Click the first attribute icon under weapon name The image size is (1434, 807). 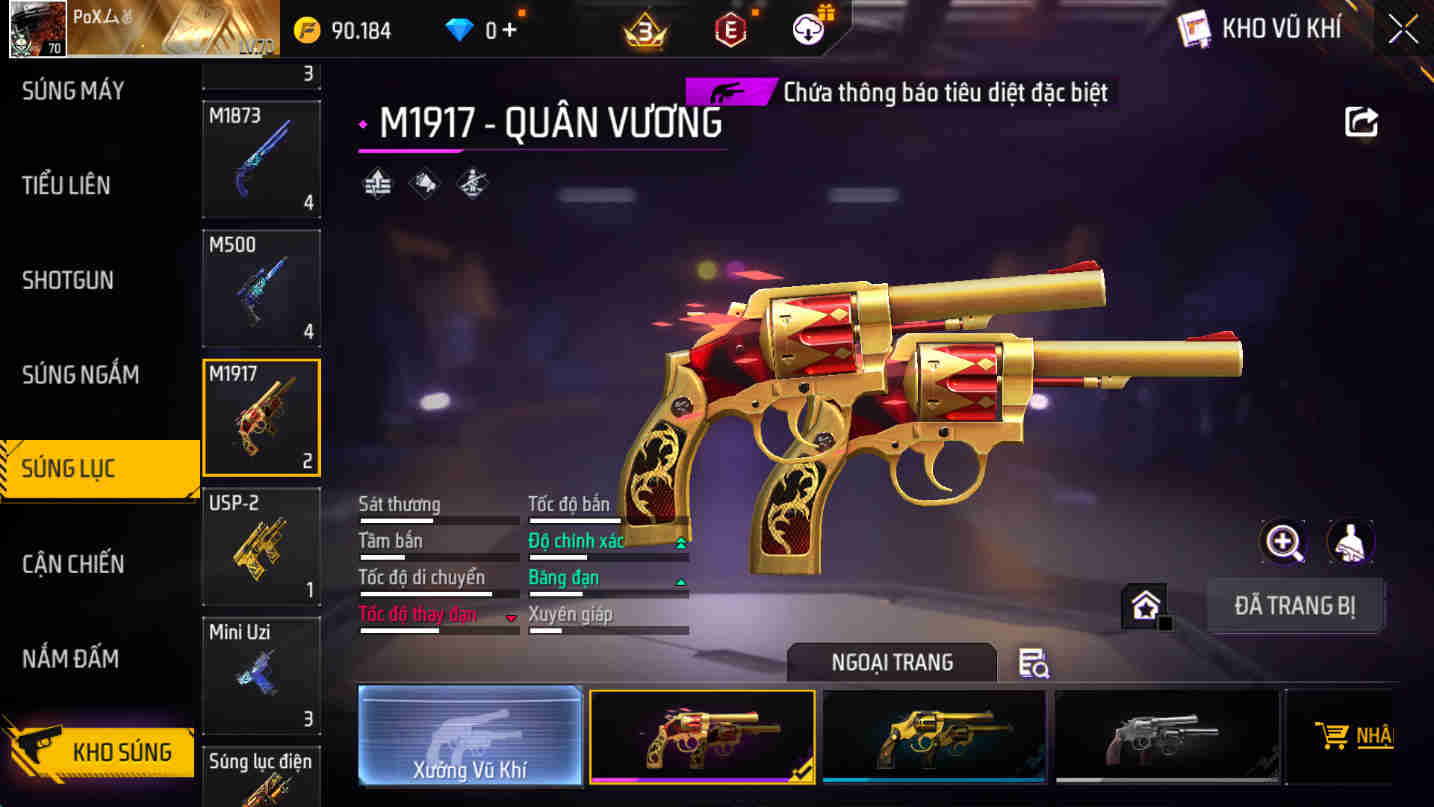coord(377,183)
